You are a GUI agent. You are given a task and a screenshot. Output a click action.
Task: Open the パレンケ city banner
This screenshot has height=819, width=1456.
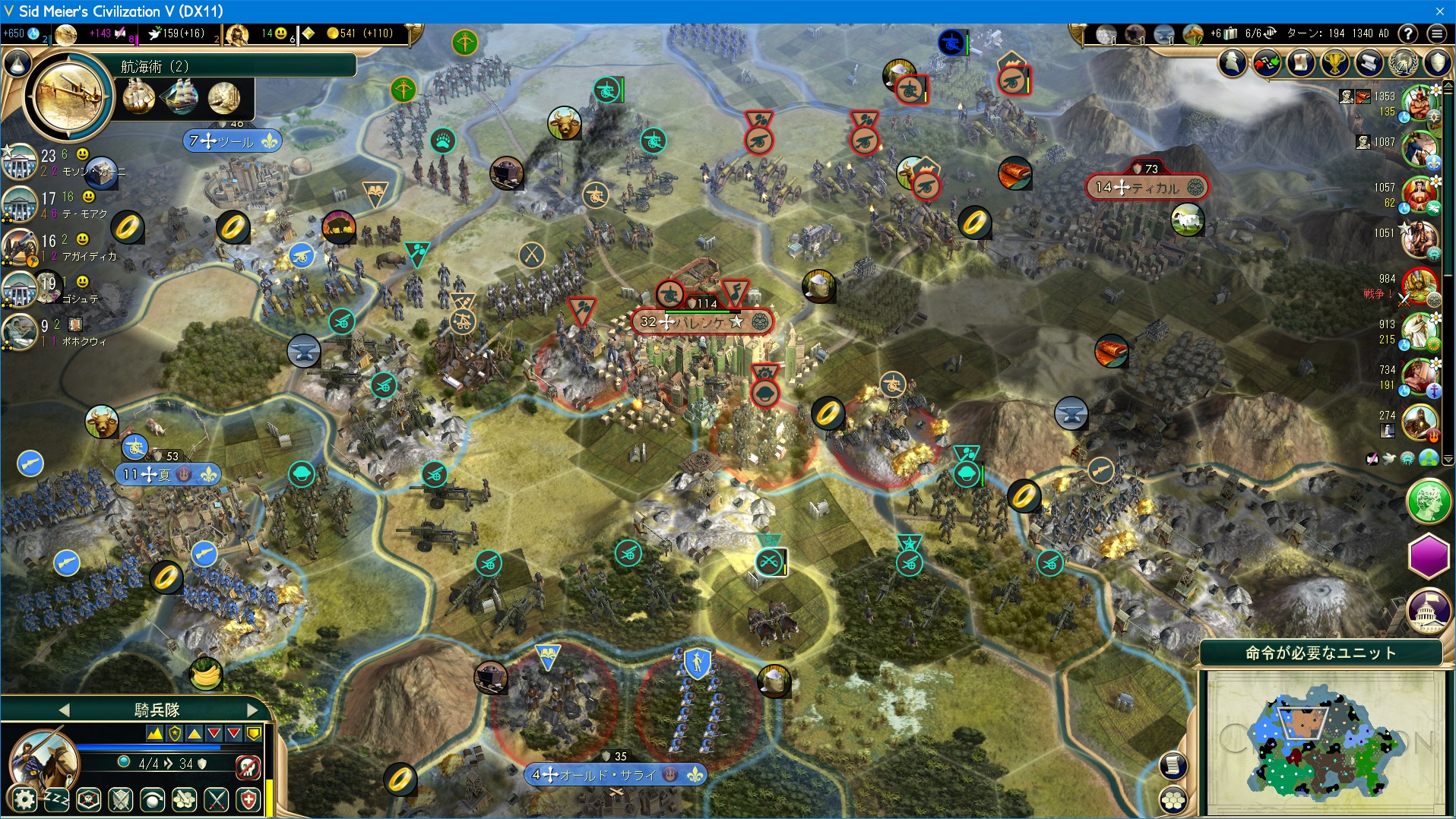click(x=701, y=322)
